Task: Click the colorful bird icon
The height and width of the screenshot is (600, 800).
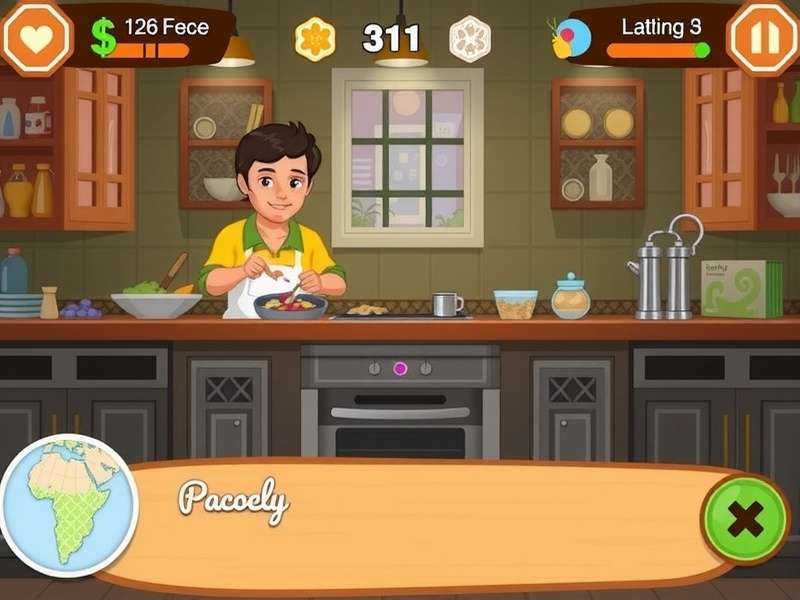Action: tap(571, 38)
